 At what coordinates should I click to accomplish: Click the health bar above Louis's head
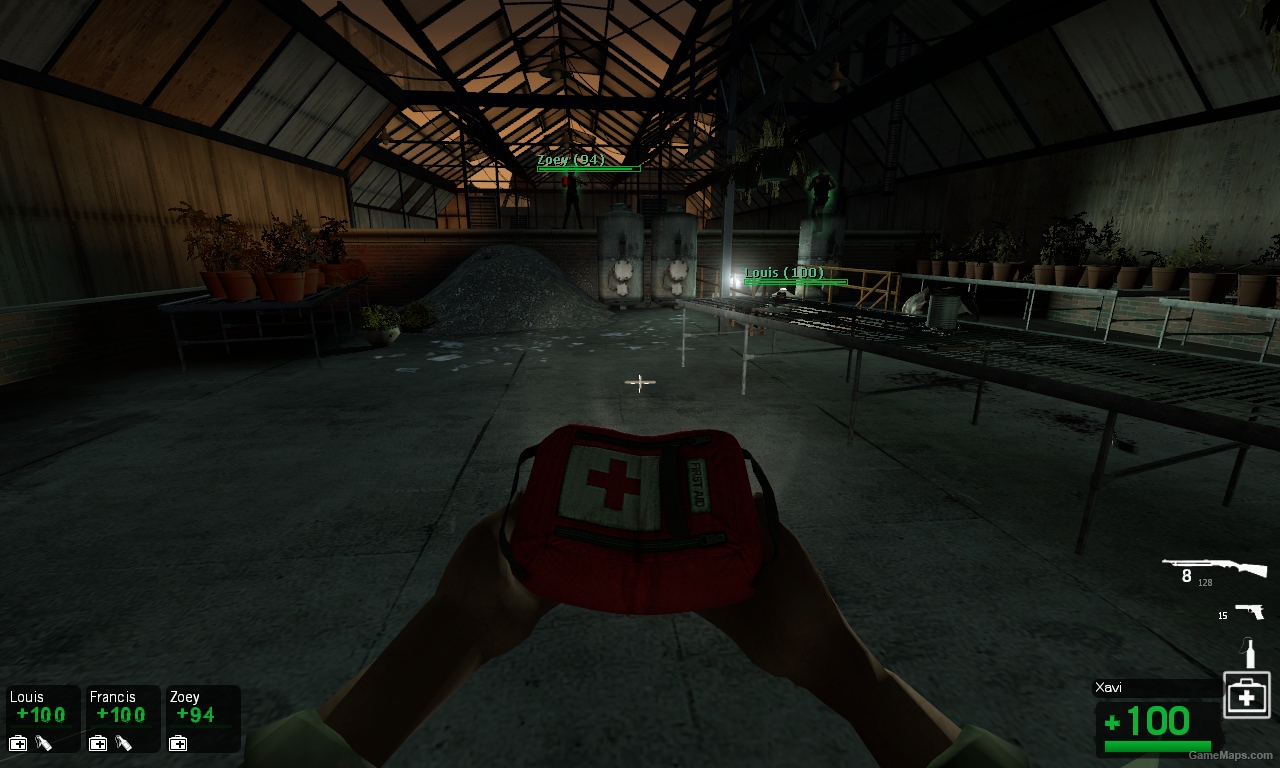point(797,283)
